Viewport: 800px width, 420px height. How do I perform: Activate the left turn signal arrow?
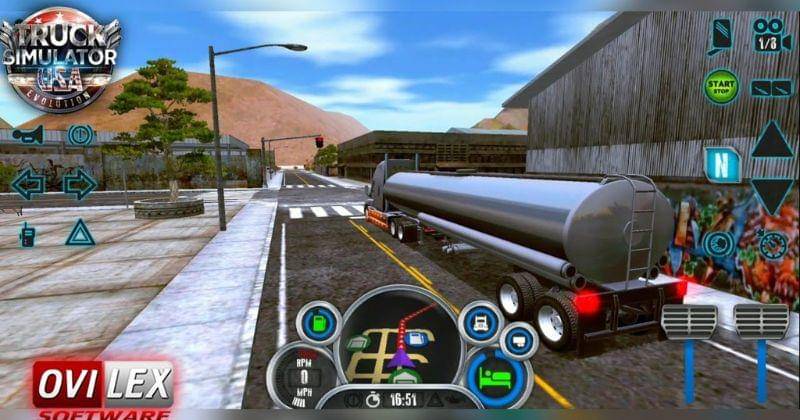pos(28,183)
